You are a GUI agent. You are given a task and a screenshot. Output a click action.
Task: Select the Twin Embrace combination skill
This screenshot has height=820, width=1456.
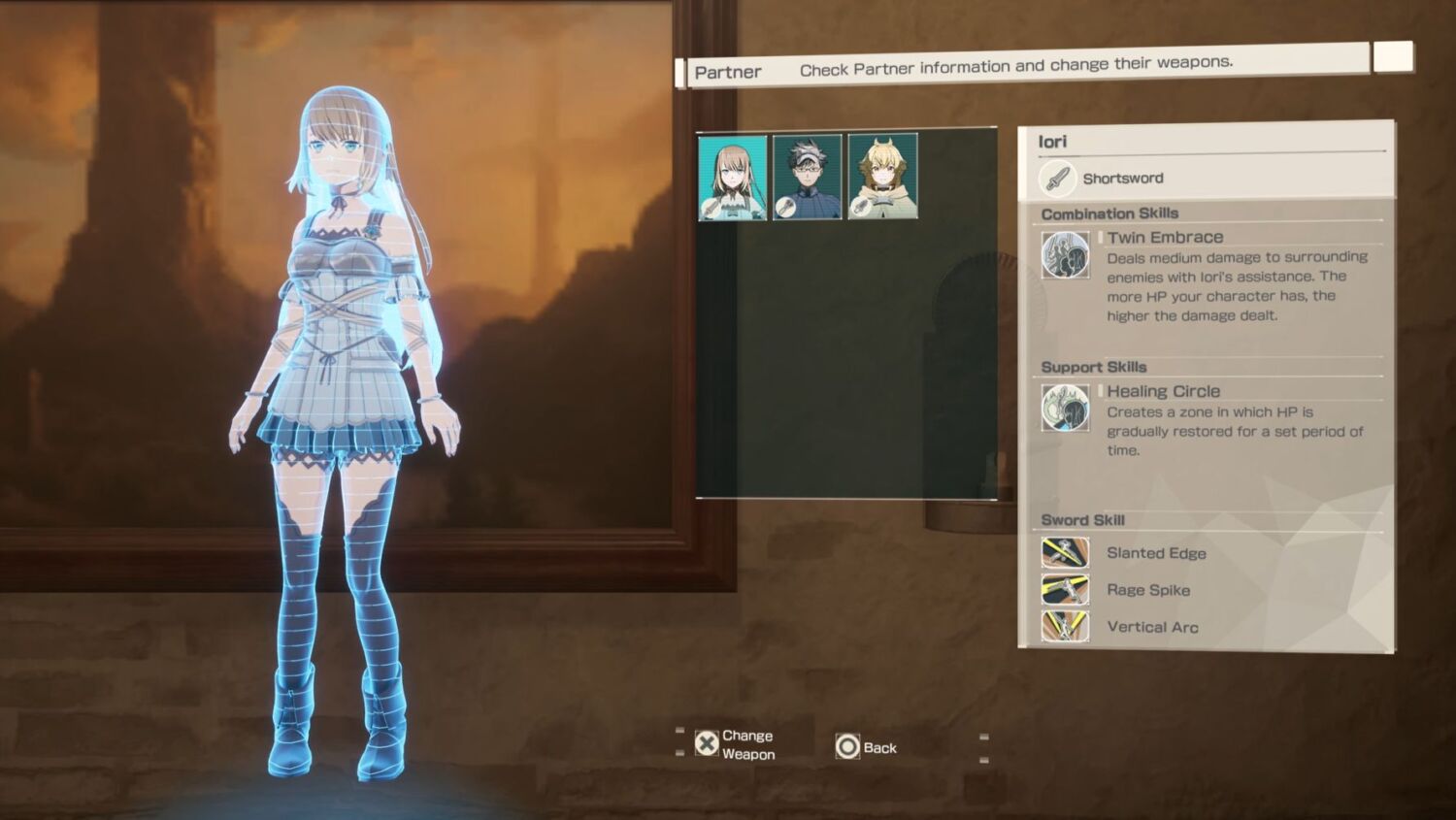click(x=1165, y=238)
